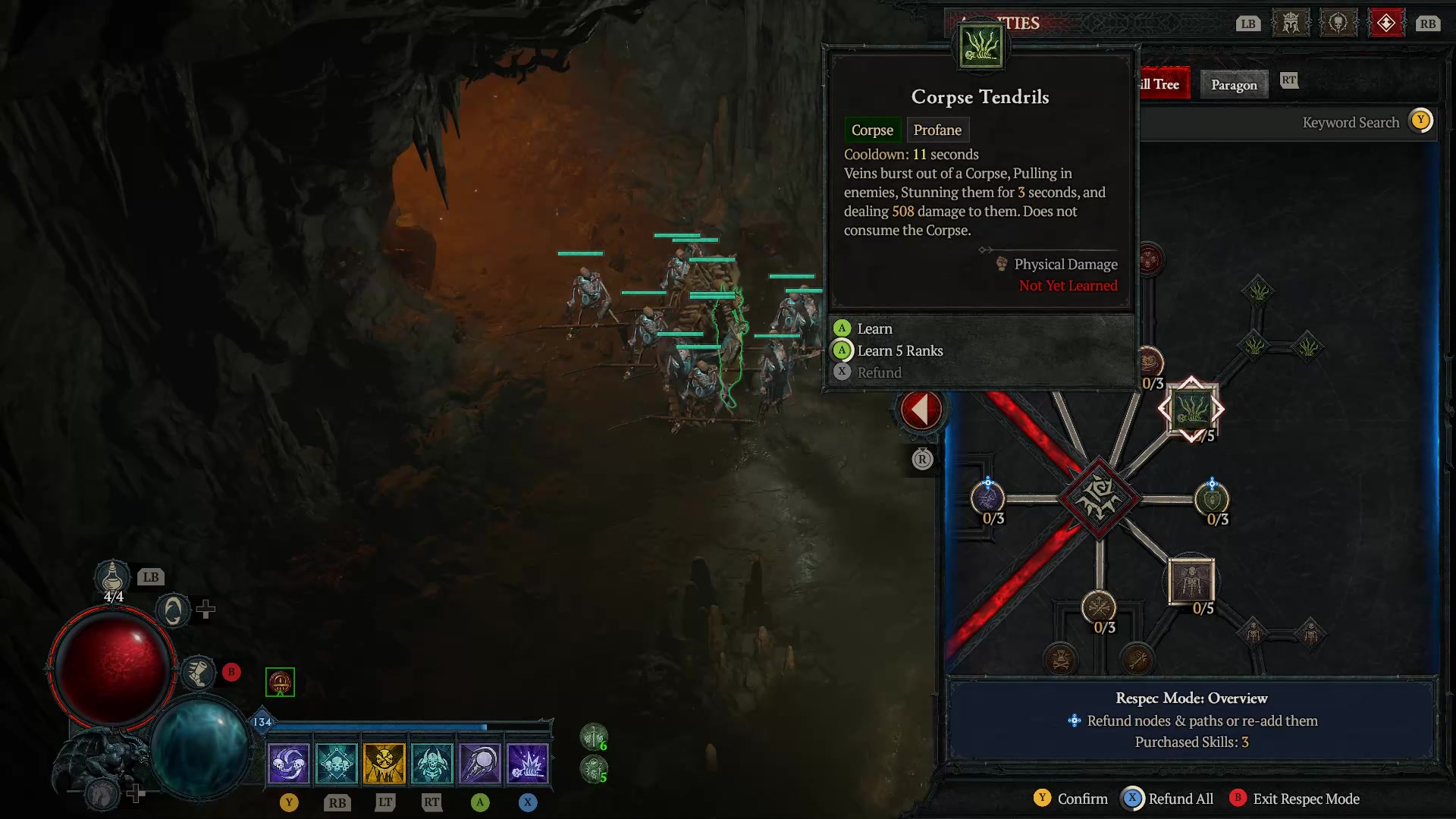Toggle the Corpse keyword tag in the tooltip

(x=872, y=130)
